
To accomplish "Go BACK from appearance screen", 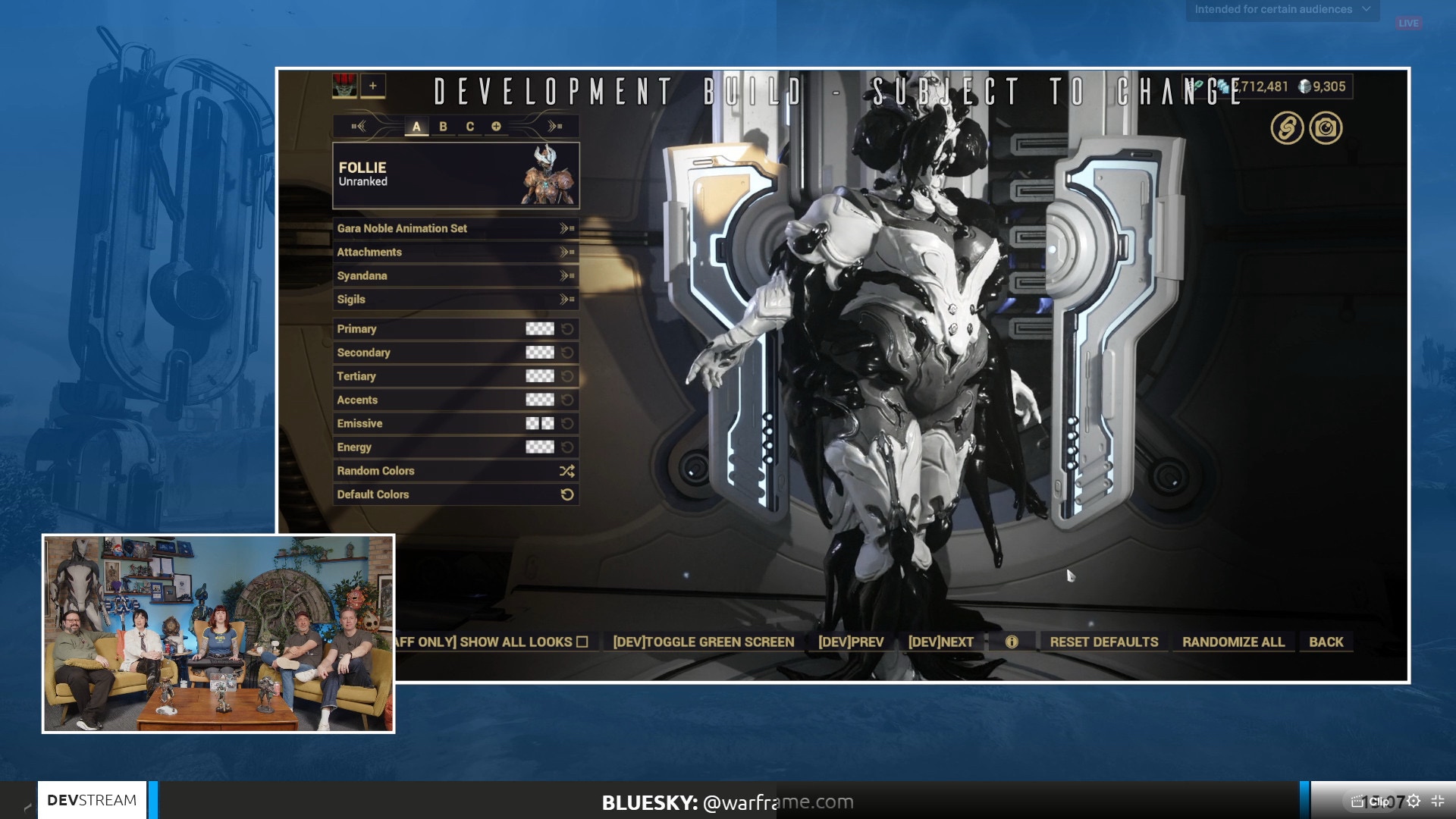I will pyautogui.click(x=1326, y=642).
